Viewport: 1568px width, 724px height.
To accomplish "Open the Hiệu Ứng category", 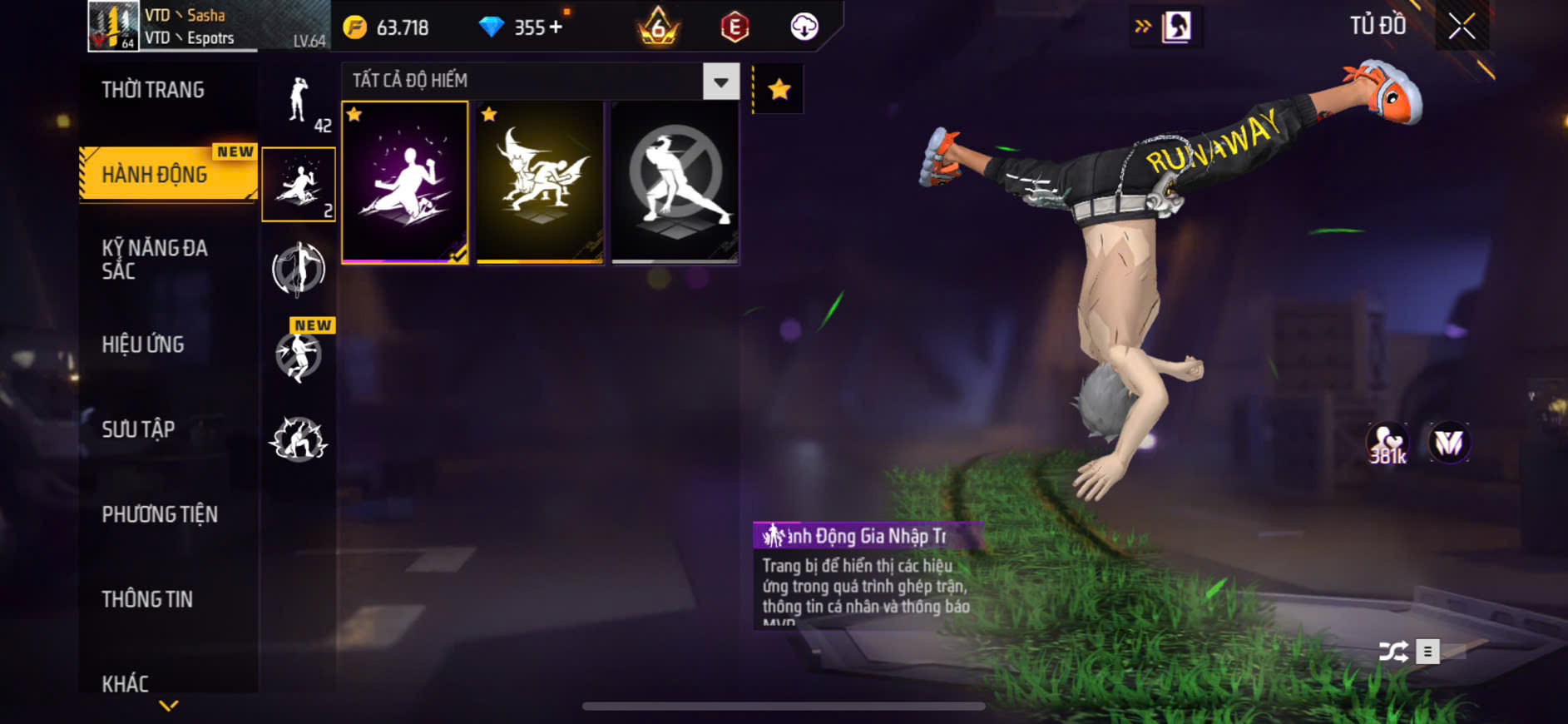I will tap(143, 345).
